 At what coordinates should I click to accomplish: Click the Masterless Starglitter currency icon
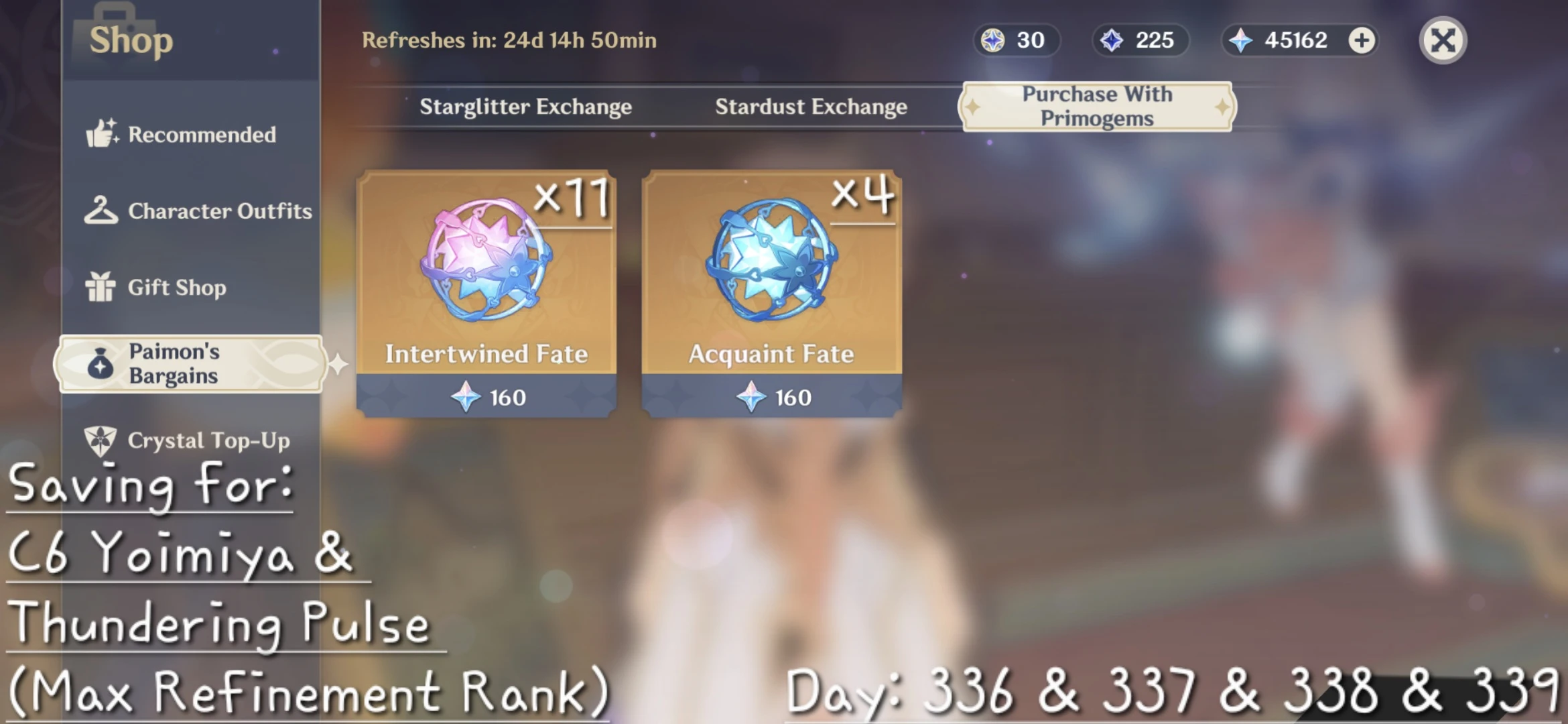(x=993, y=40)
